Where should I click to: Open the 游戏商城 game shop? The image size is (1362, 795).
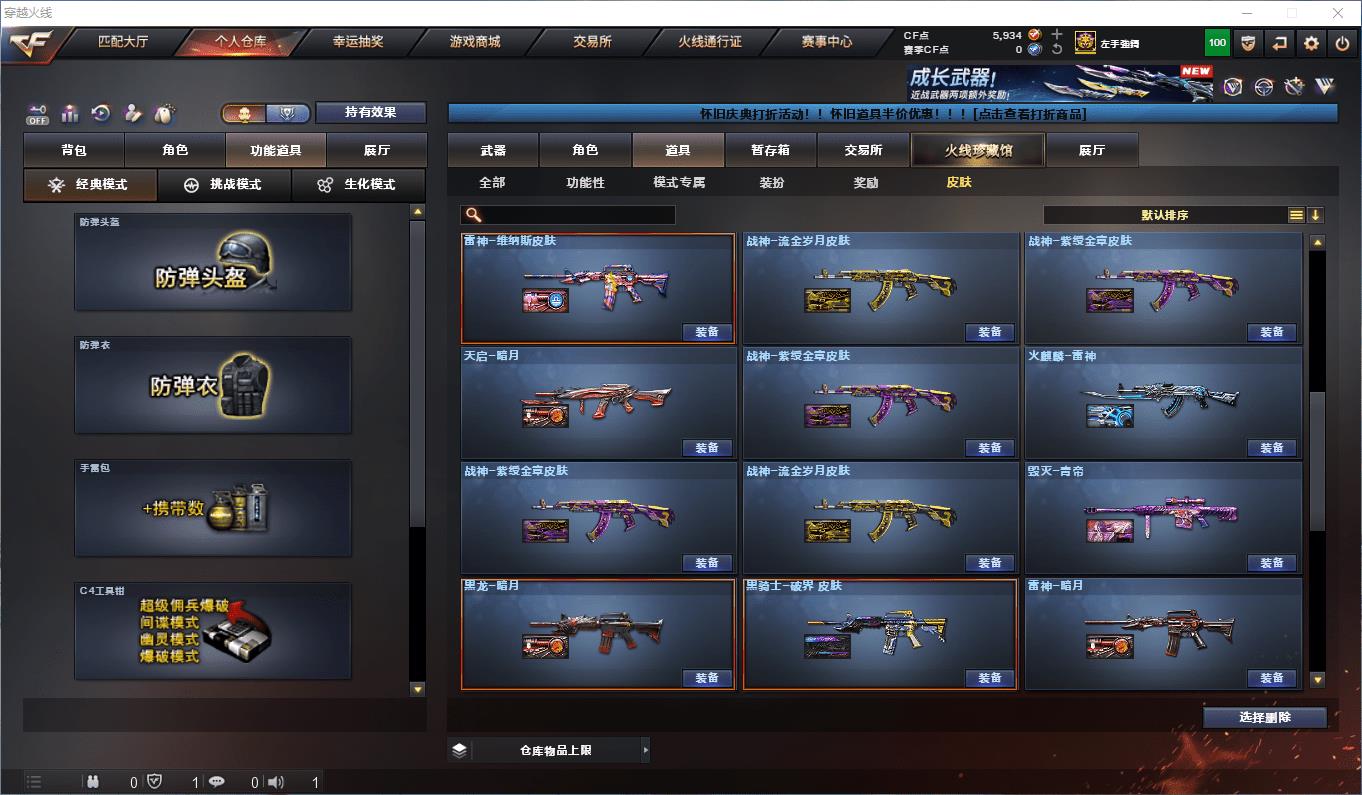click(x=475, y=42)
